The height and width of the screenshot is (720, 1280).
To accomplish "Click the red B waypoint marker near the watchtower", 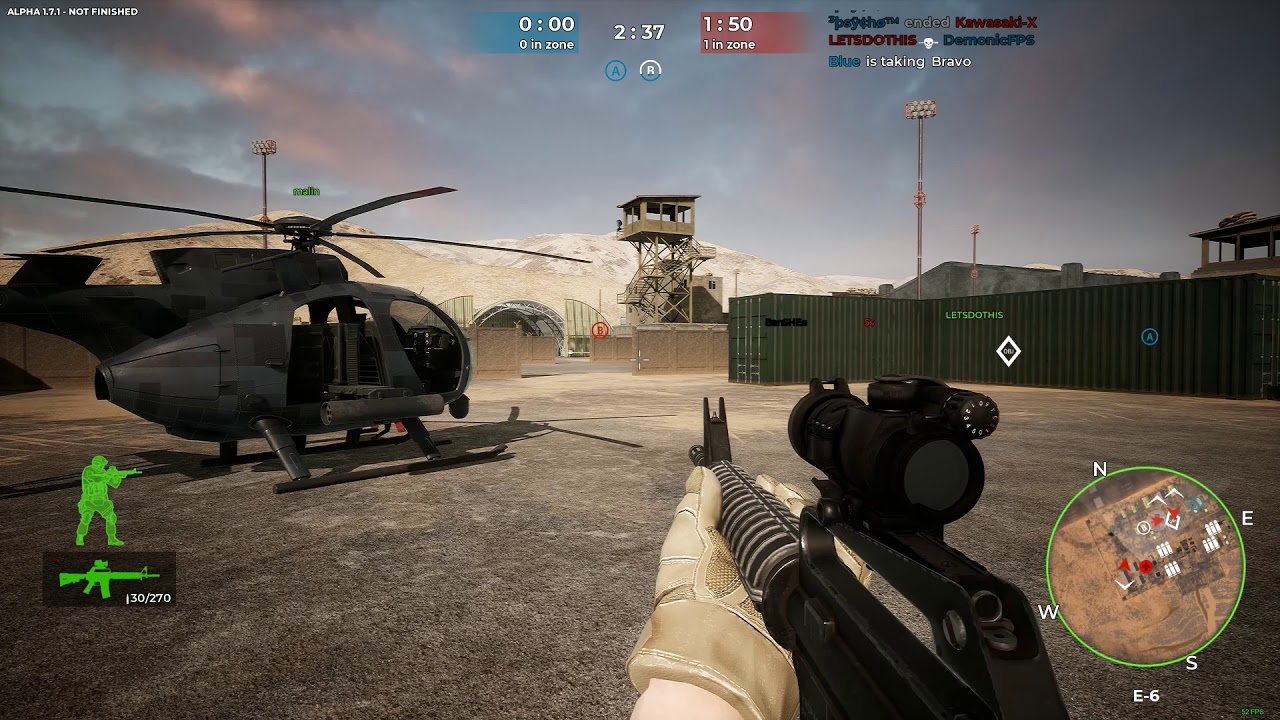I will click(600, 330).
